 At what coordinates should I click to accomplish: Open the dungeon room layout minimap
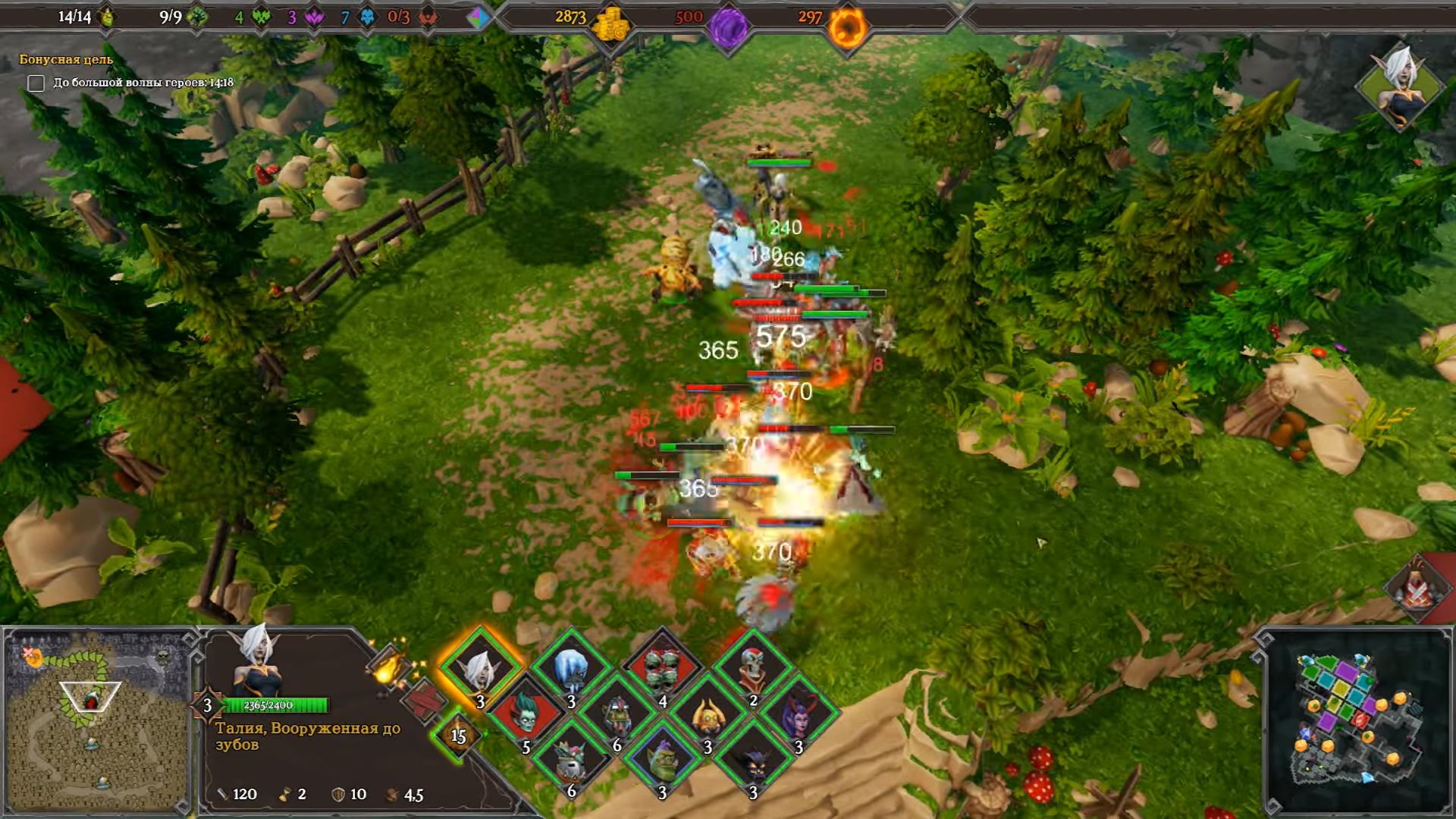[1356, 720]
